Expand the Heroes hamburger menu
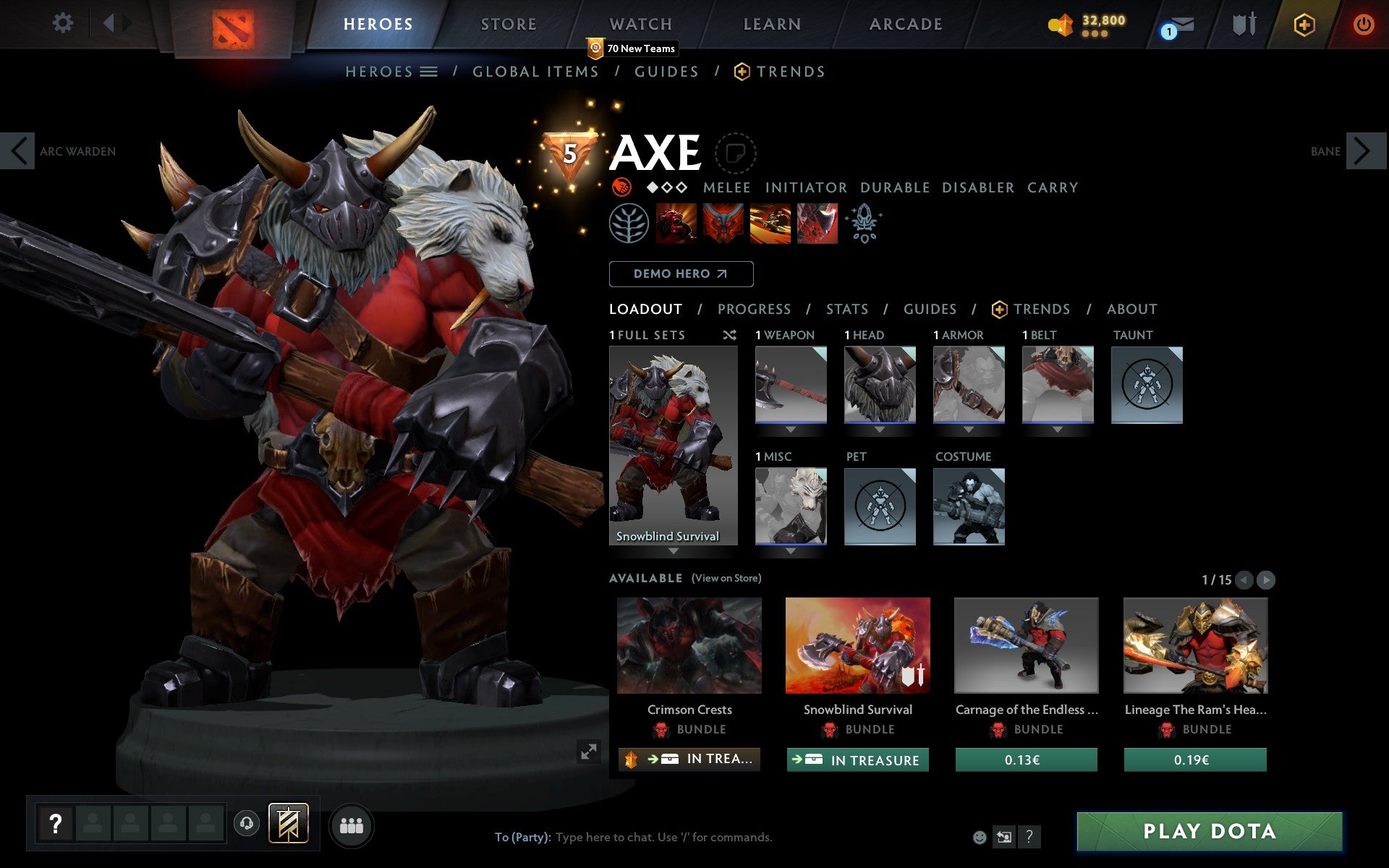1389x868 pixels. [429, 72]
